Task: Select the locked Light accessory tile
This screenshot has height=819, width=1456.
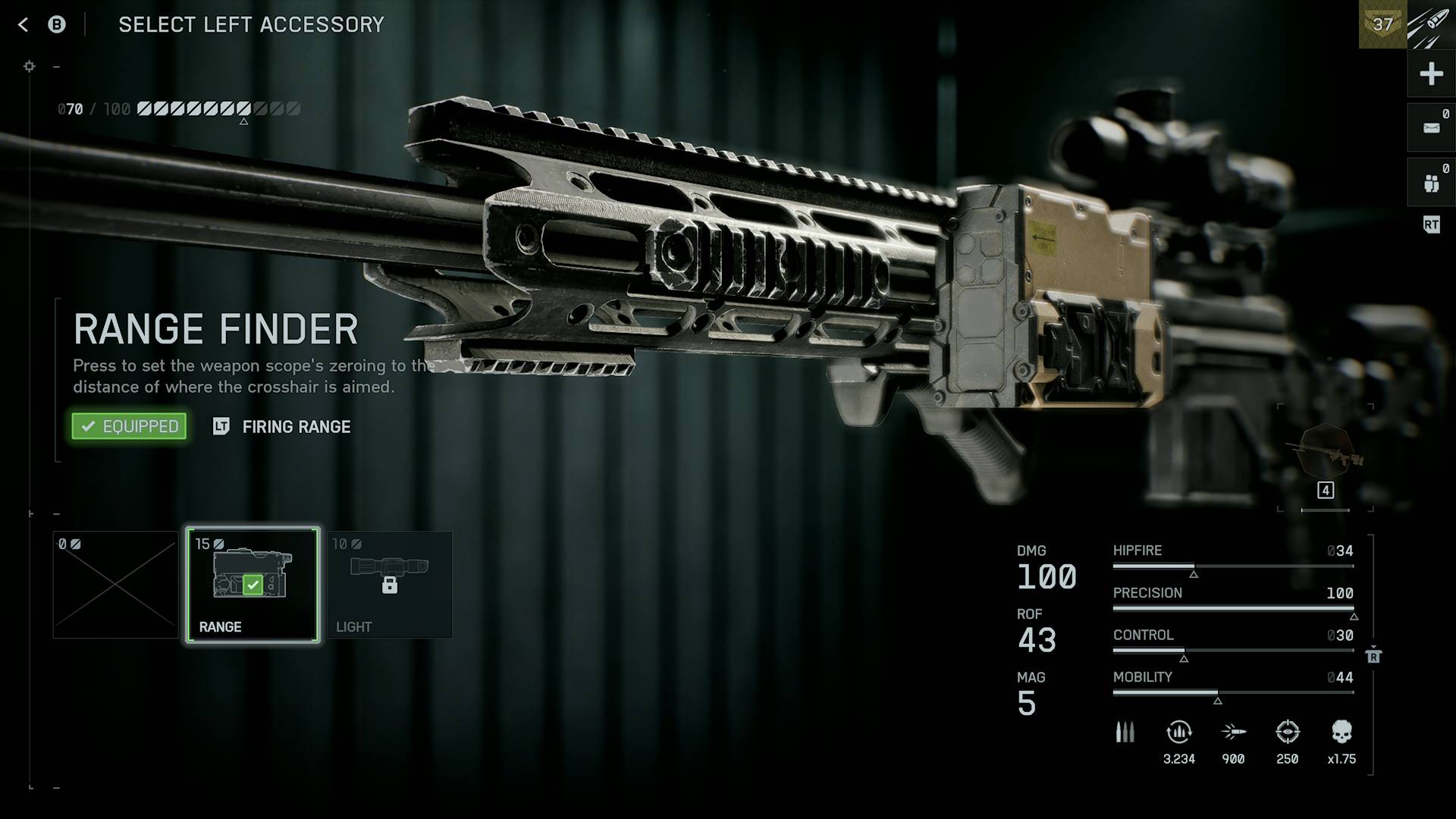Action: 389,584
